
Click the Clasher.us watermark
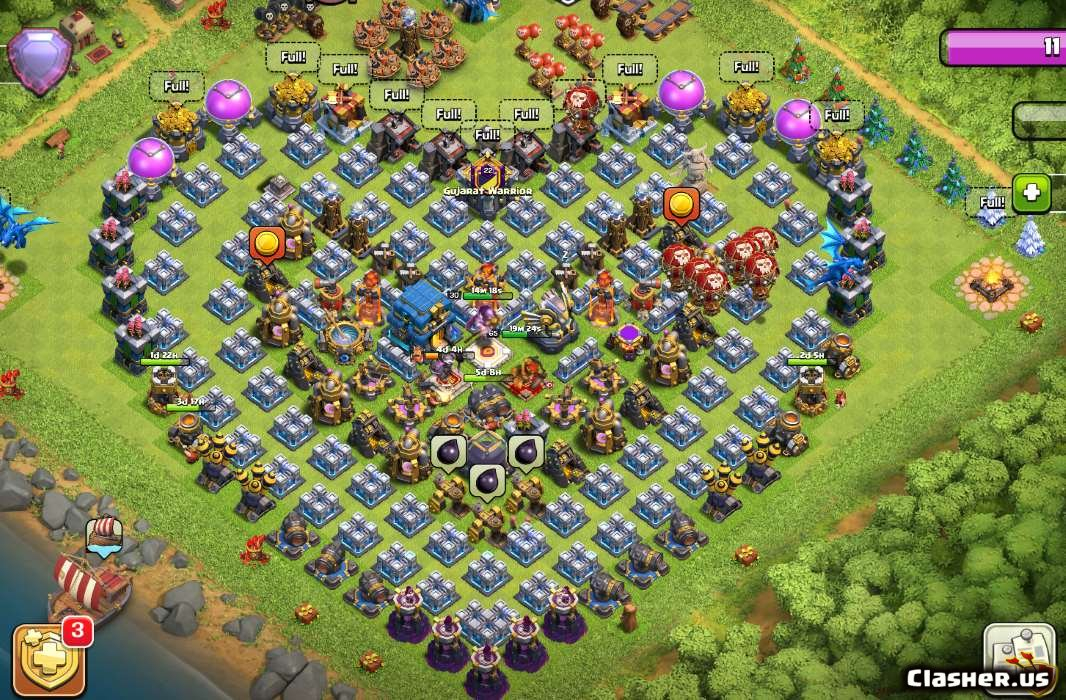click(978, 679)
